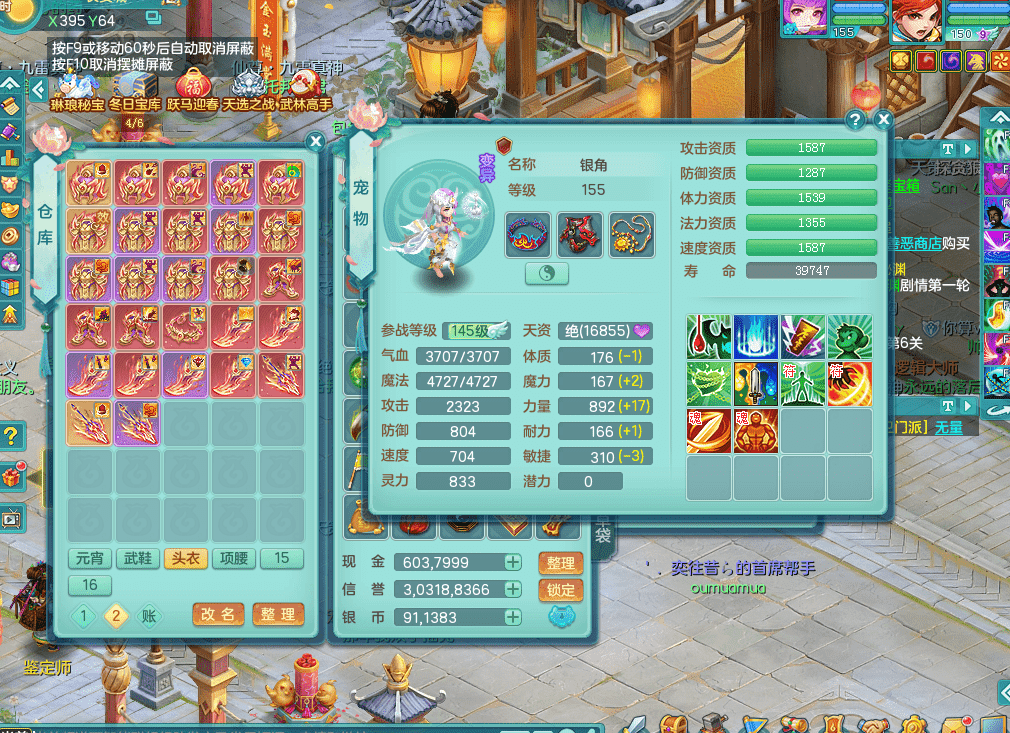1010x733 pixels.
Task: Open the 琳琅秘宝 event icon
Action: (x=77, y=84)
